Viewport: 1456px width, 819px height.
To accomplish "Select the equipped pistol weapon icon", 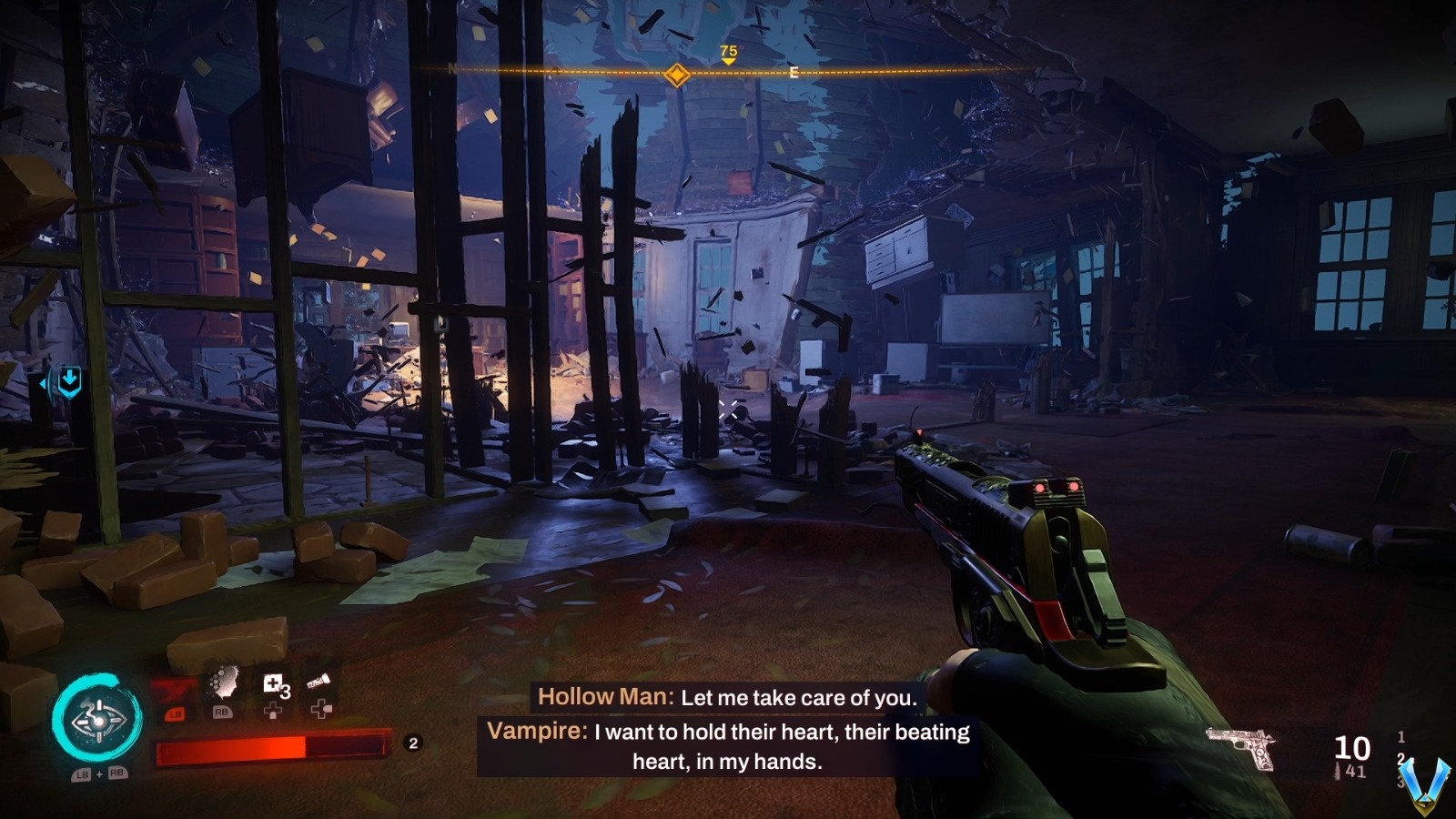I will pos(1241,746).
